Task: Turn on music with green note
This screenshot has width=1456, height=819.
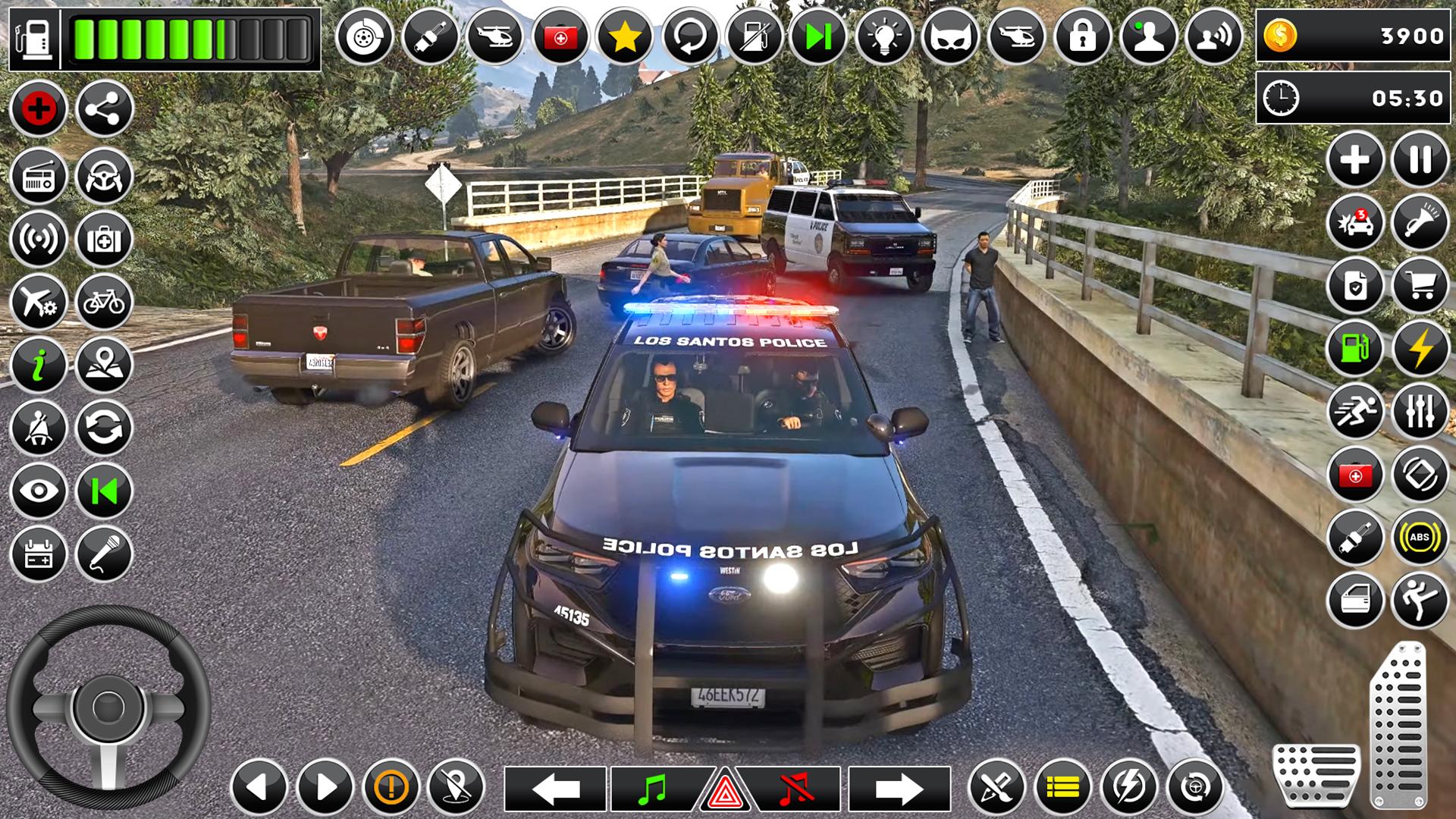Action: (x=652, y=789)
